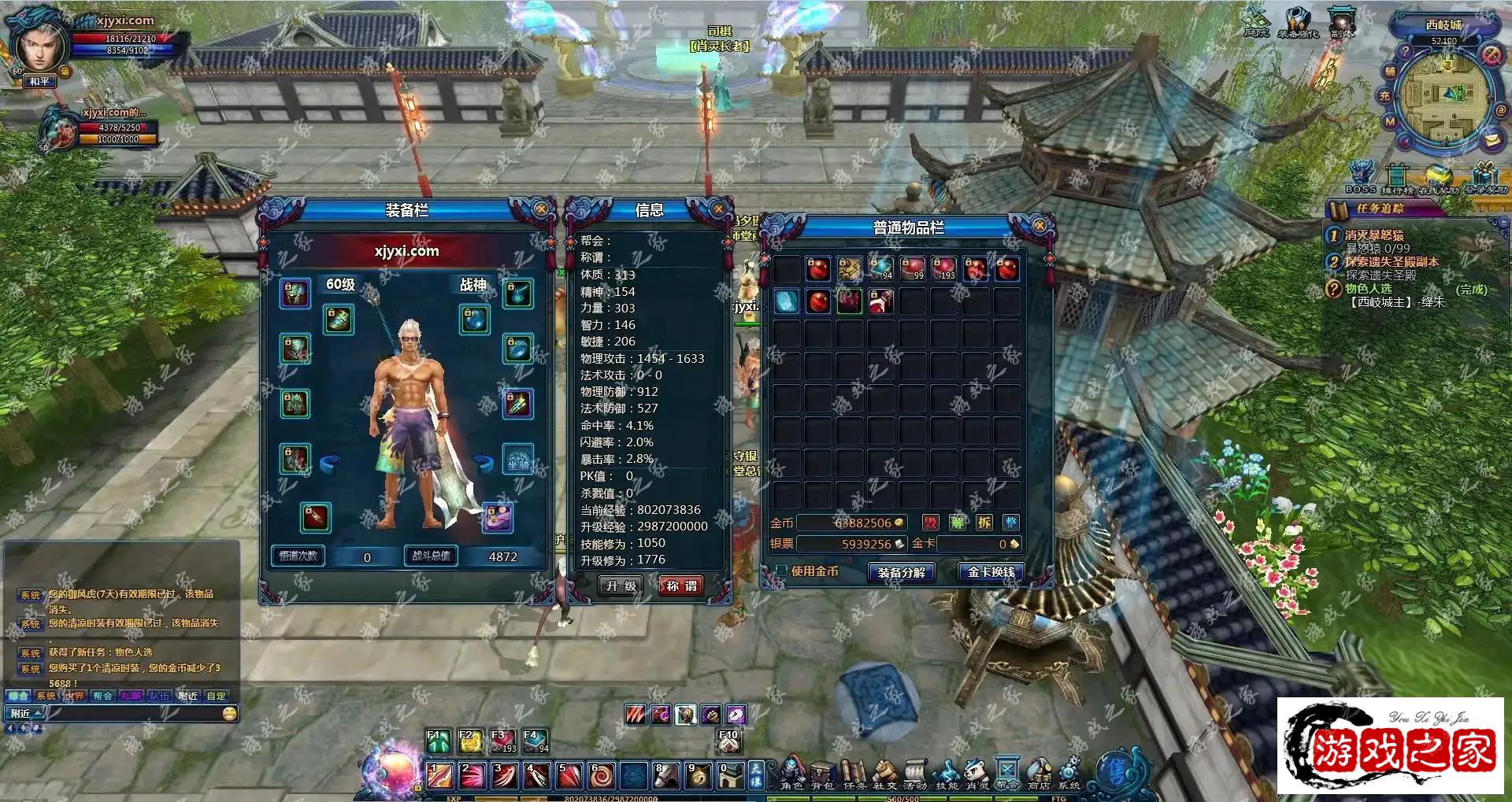Toggle the 使用金币 checkbox
The height and width of the screenshot is (802, 1512).
781,570
